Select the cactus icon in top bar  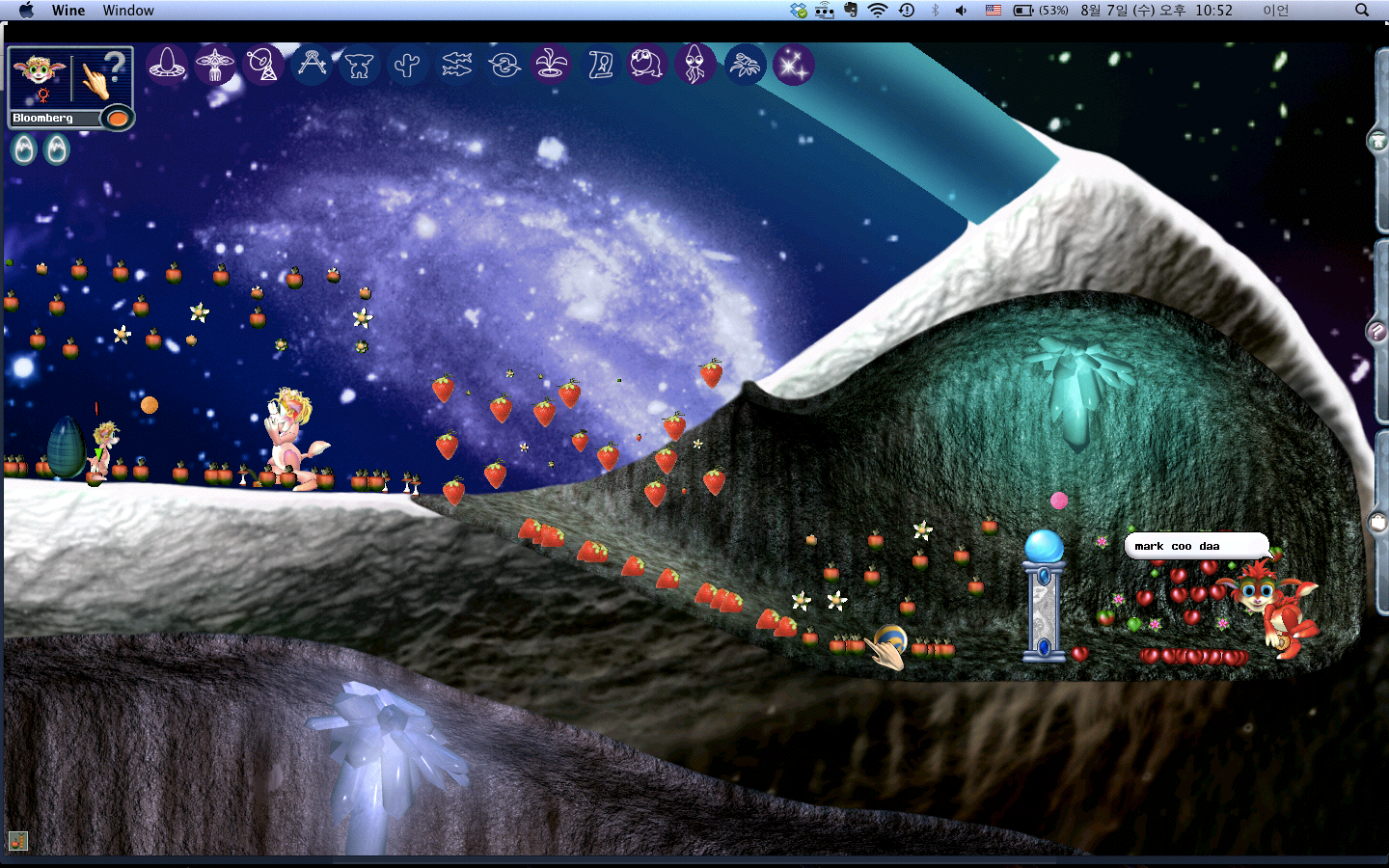(407, 65)
